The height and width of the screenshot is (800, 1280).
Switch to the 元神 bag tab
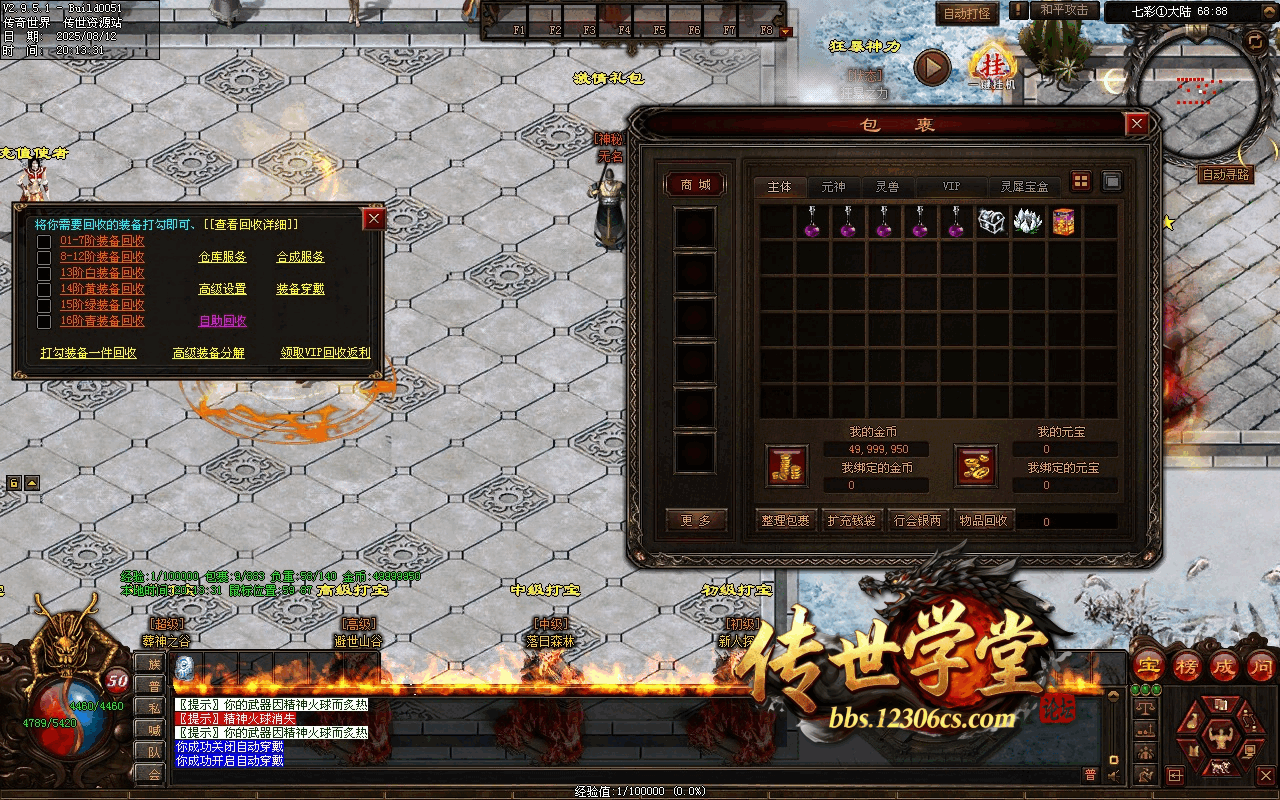(833, 187)
